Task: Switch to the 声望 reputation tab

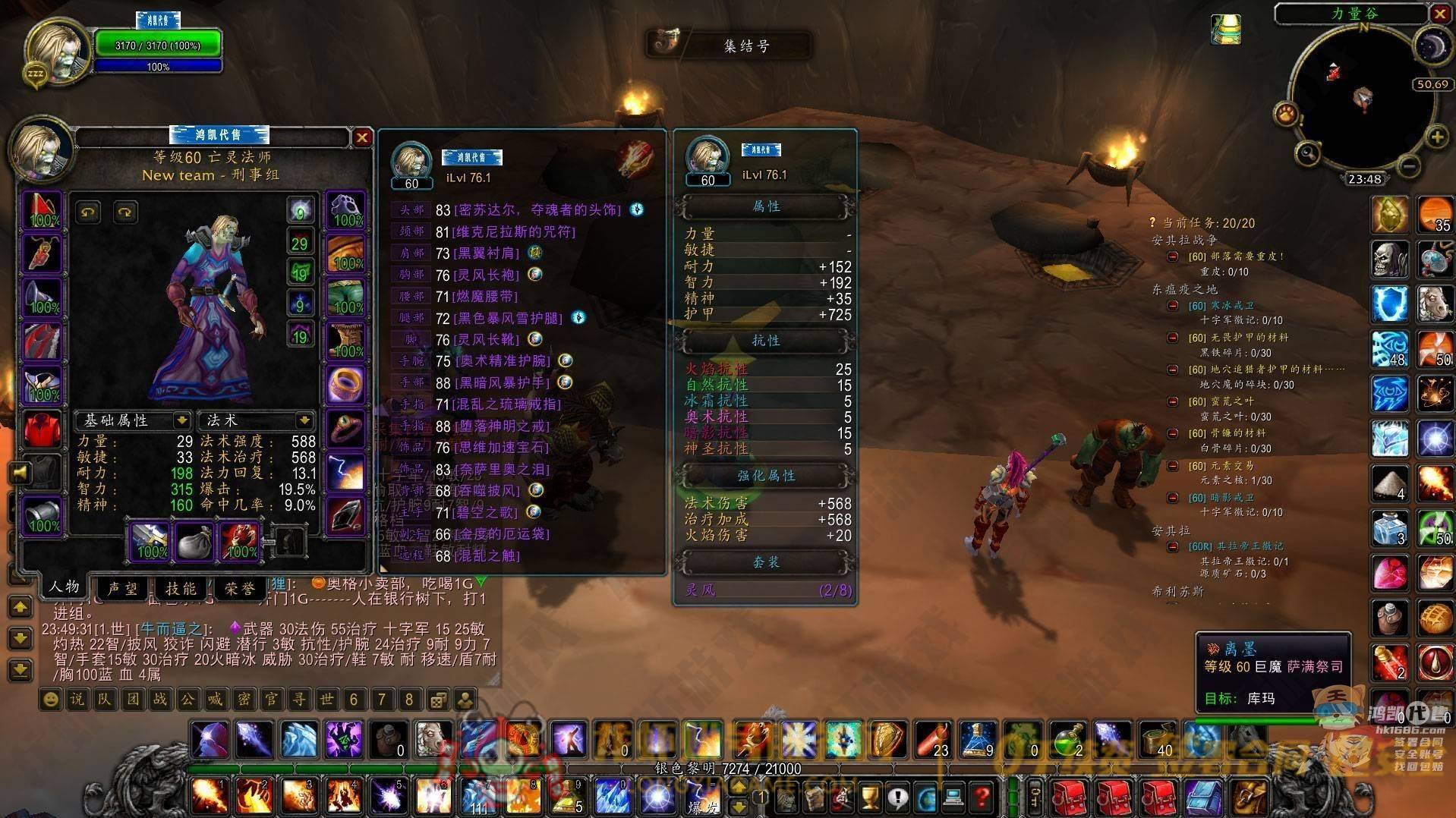Action: coord(124,588)
